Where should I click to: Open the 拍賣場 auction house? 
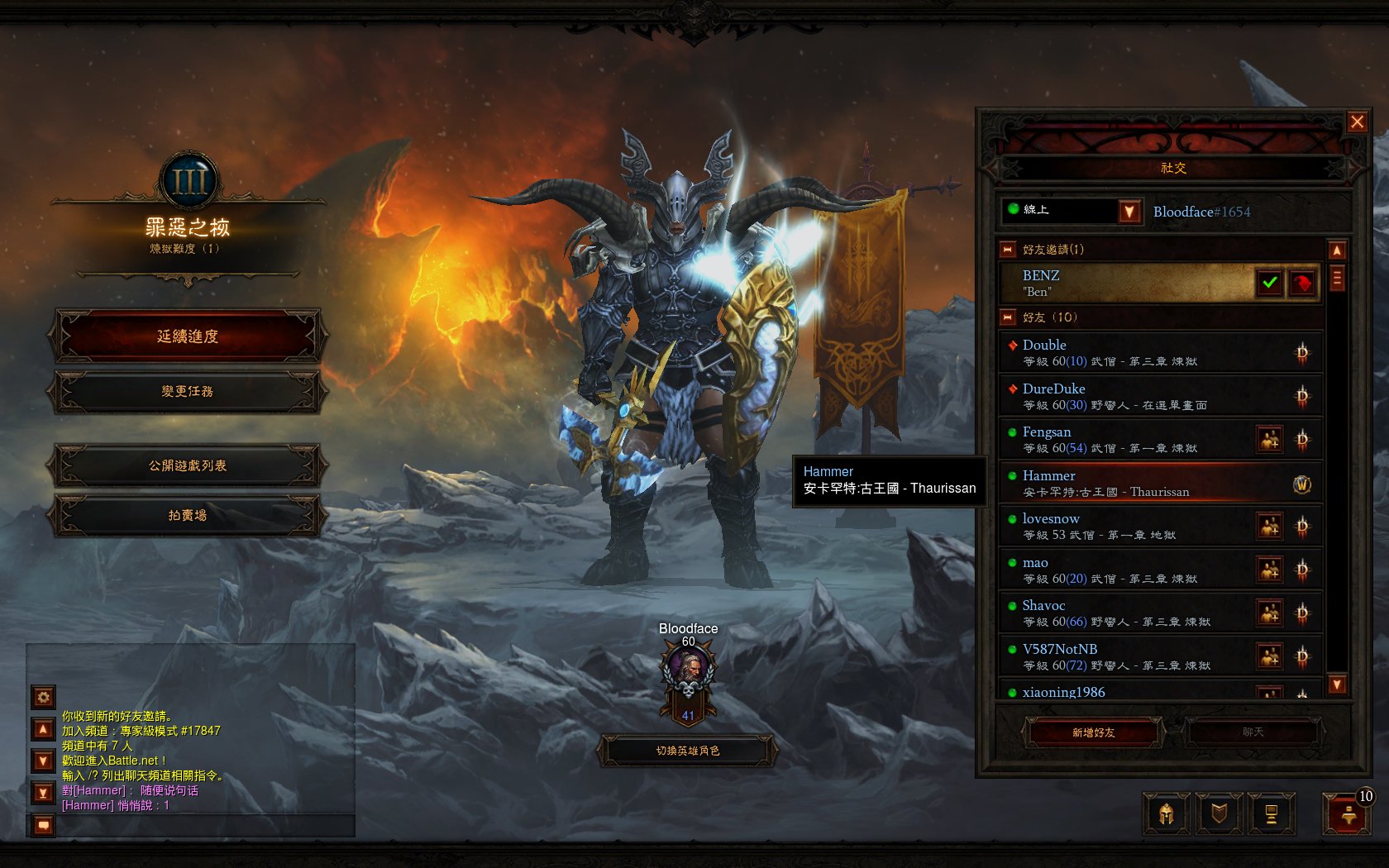(188, 515)
